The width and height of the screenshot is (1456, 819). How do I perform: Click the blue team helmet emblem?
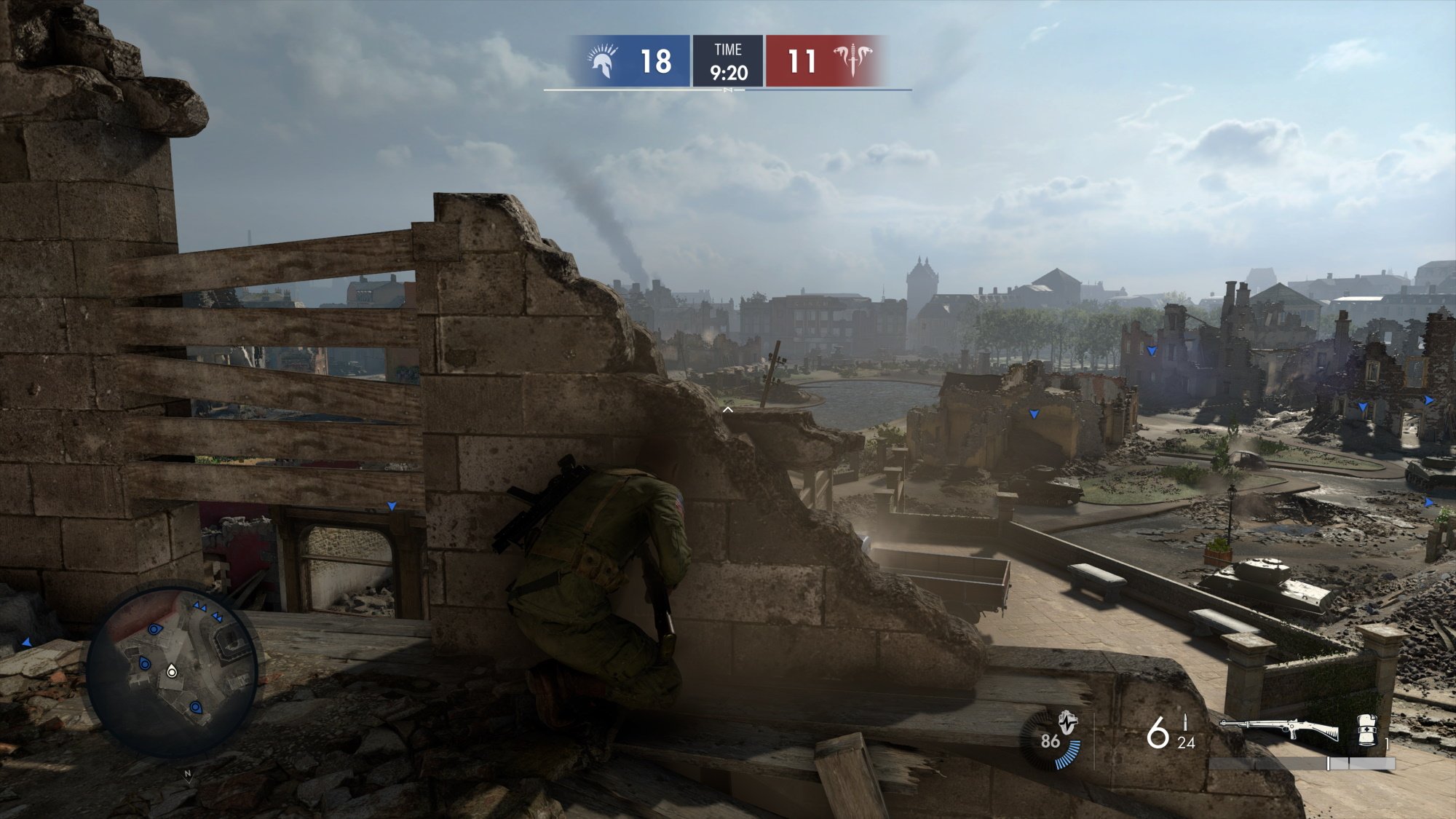click(x=603, y=61)
